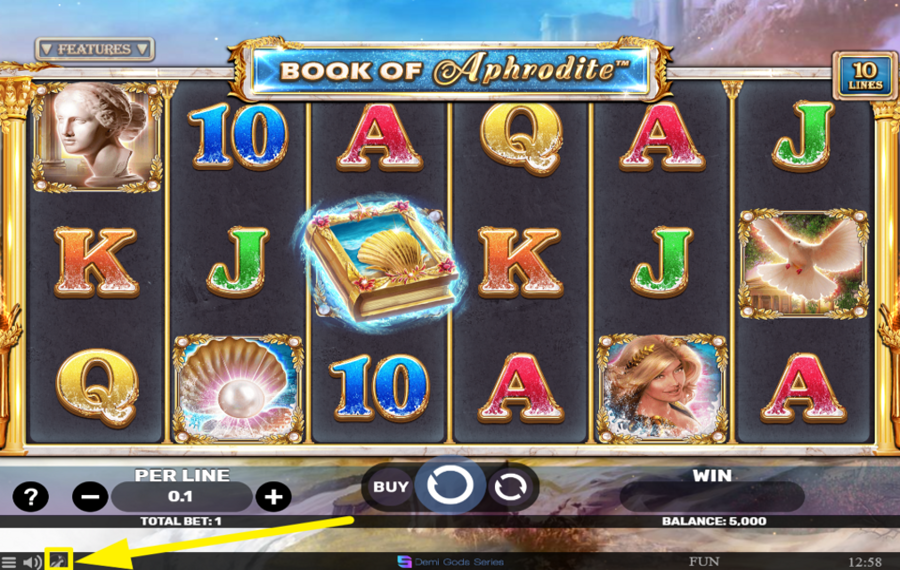Expand the FEATURES dropdown
The height and width of the screenshot is (570, 900).
point(95,49)
